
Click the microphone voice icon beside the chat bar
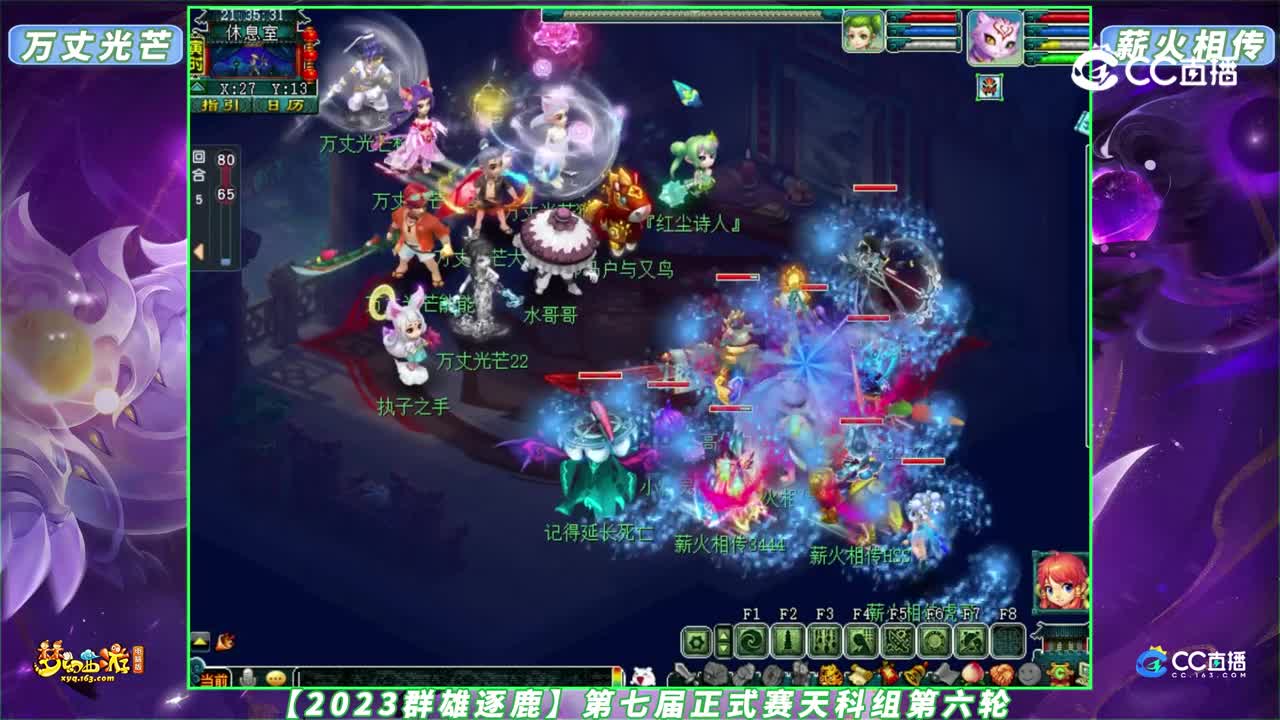point(248,678)
